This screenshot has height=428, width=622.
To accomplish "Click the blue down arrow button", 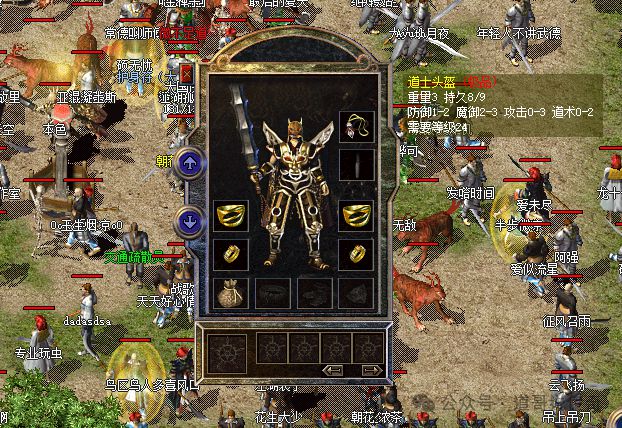I will point(189,221).
